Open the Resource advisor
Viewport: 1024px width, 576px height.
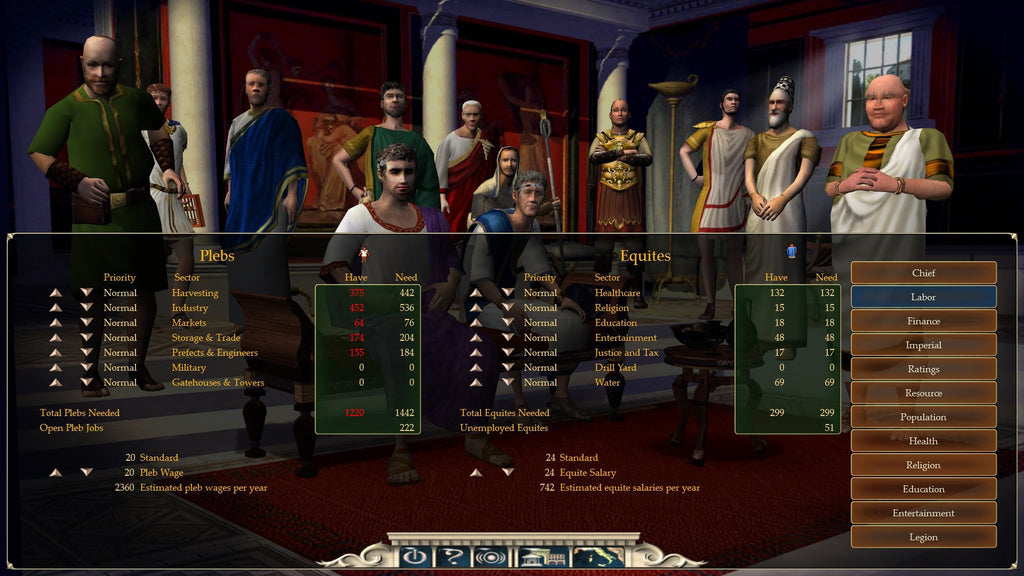point(923,393)
